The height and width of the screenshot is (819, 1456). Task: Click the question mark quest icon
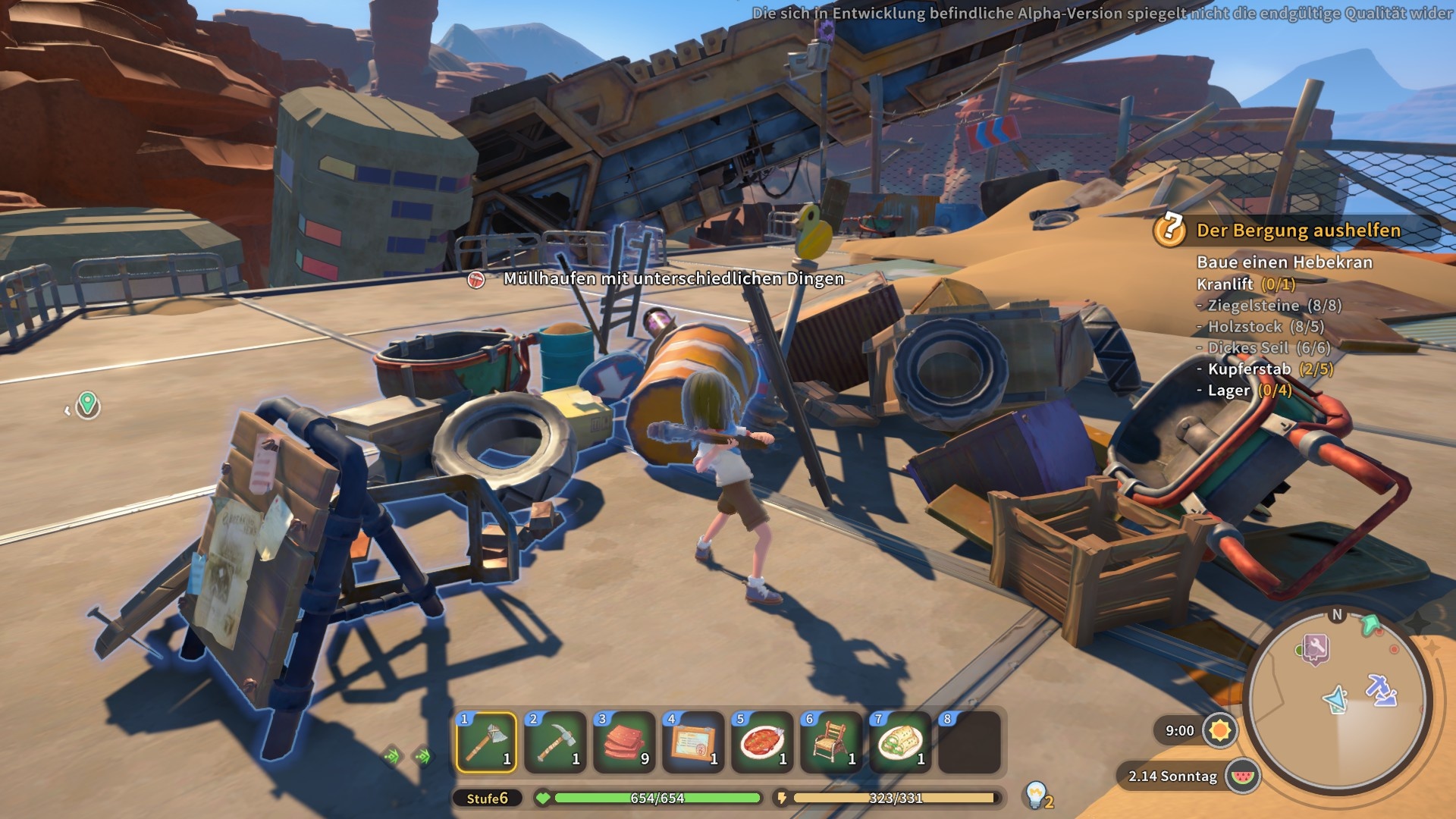(1170, 228)
